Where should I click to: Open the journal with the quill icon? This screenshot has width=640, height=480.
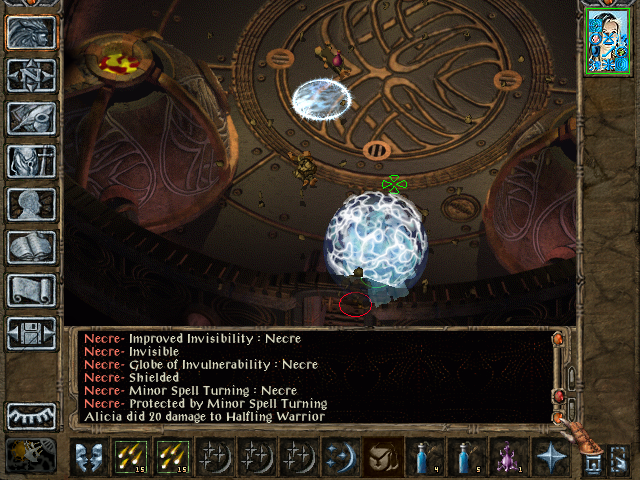click(x=31, y=118)
